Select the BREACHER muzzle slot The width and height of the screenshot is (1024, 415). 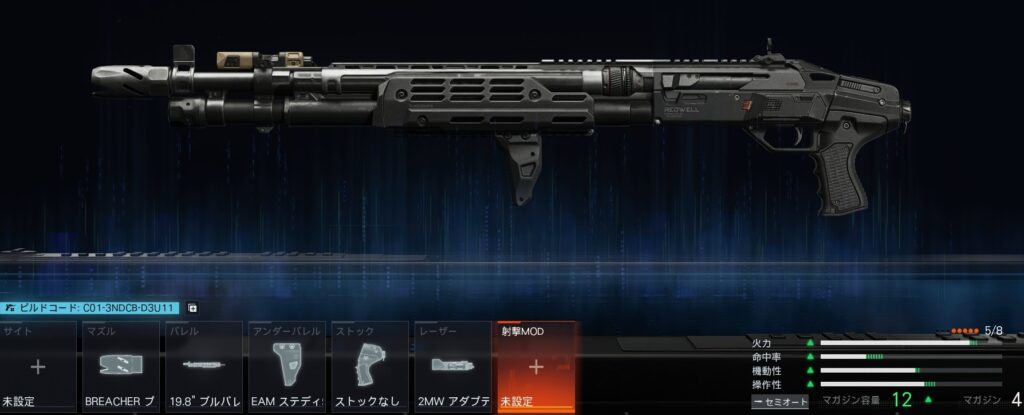coord(121,367)
